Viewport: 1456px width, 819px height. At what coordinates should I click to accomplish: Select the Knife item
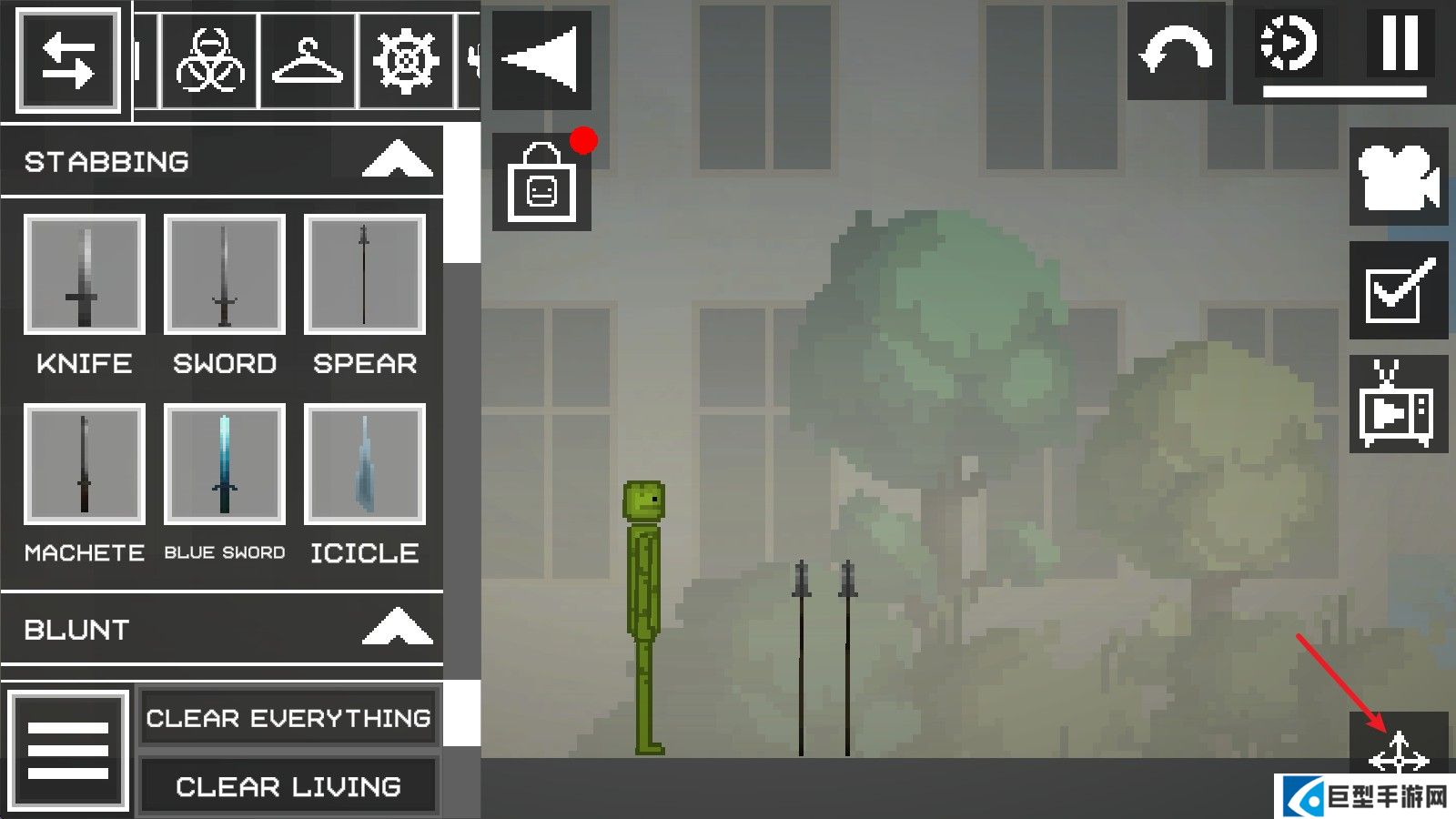tap(85, 275)
